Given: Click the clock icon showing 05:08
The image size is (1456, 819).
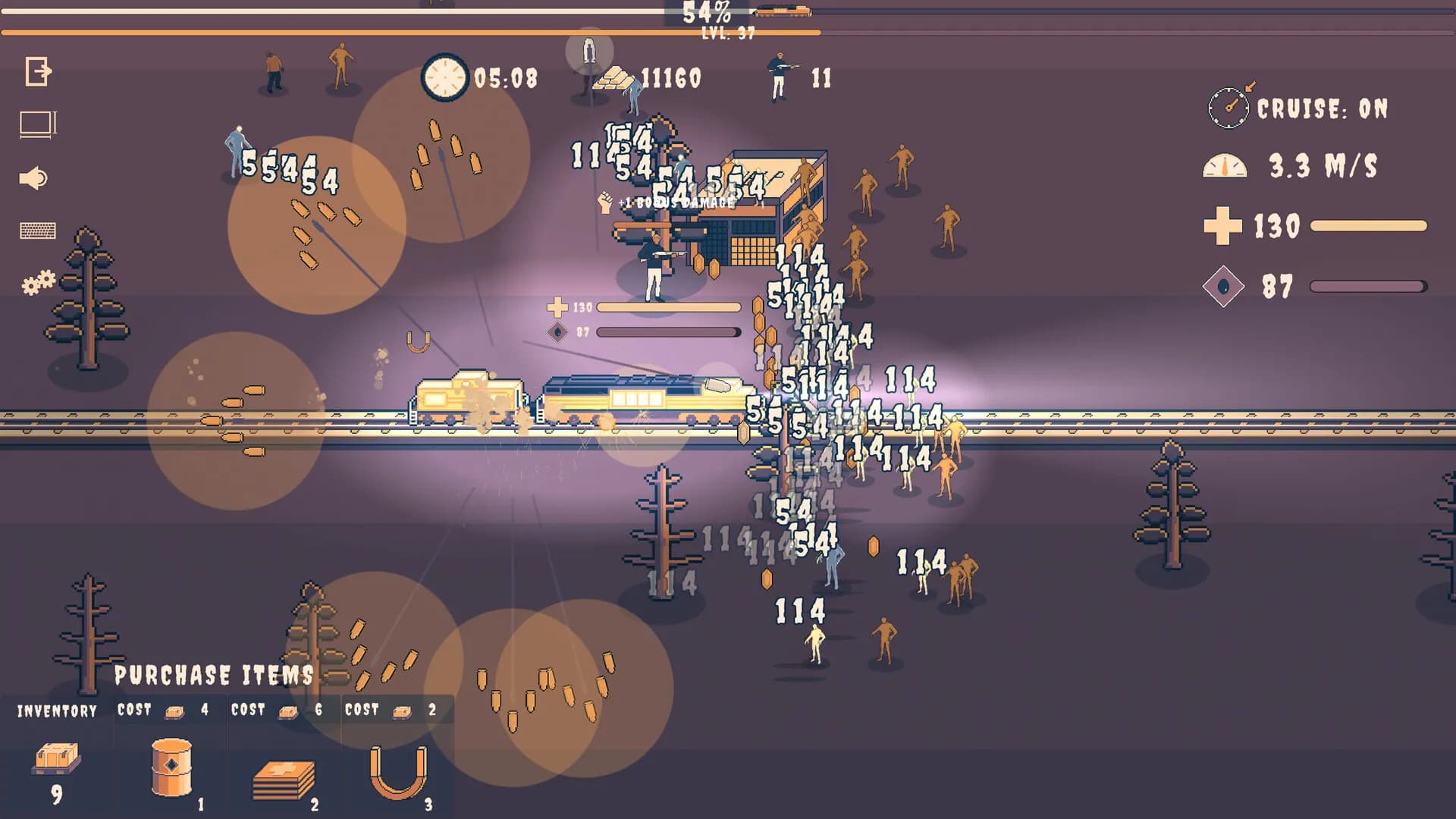Looking at the screenshot, I should pos(444,78).
